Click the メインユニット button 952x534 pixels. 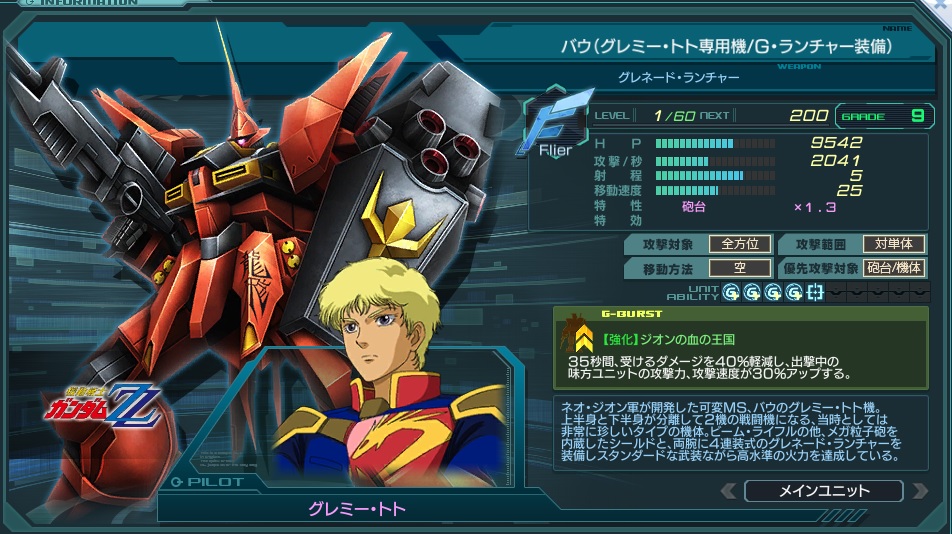point(823,491)
